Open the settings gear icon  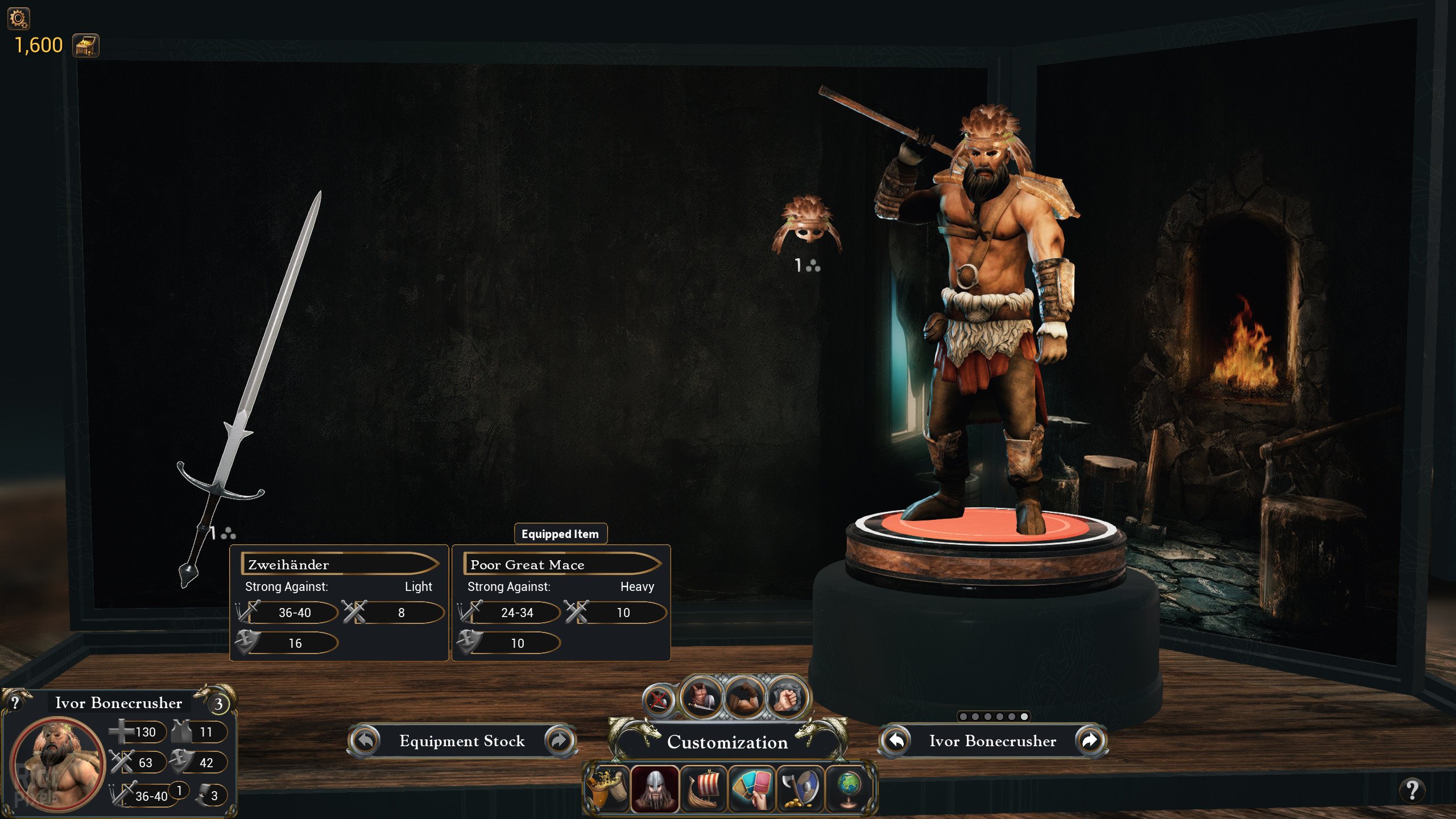tap(18, 19)
